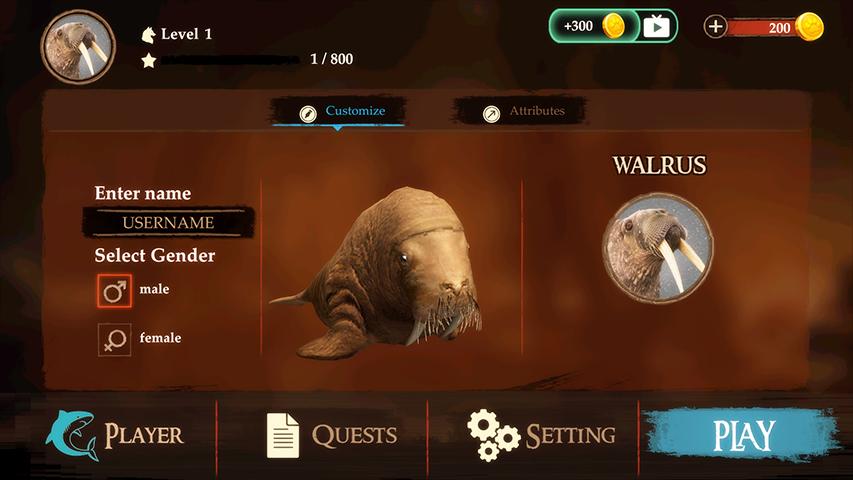853x480 pixels.
Task: Click the walrus profile avatar
Action: [x=78, y=48]
